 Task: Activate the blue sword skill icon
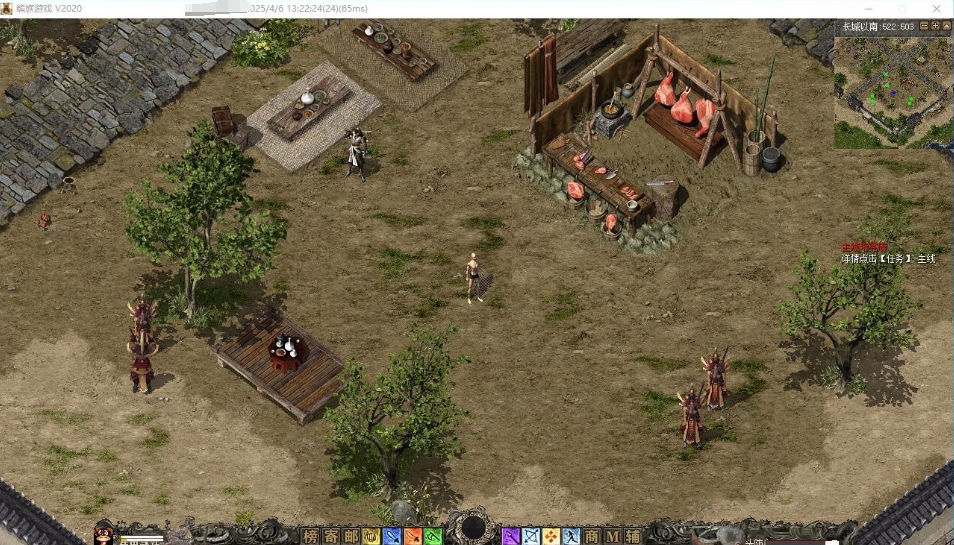pyautogui.click(x=392, y=536)
